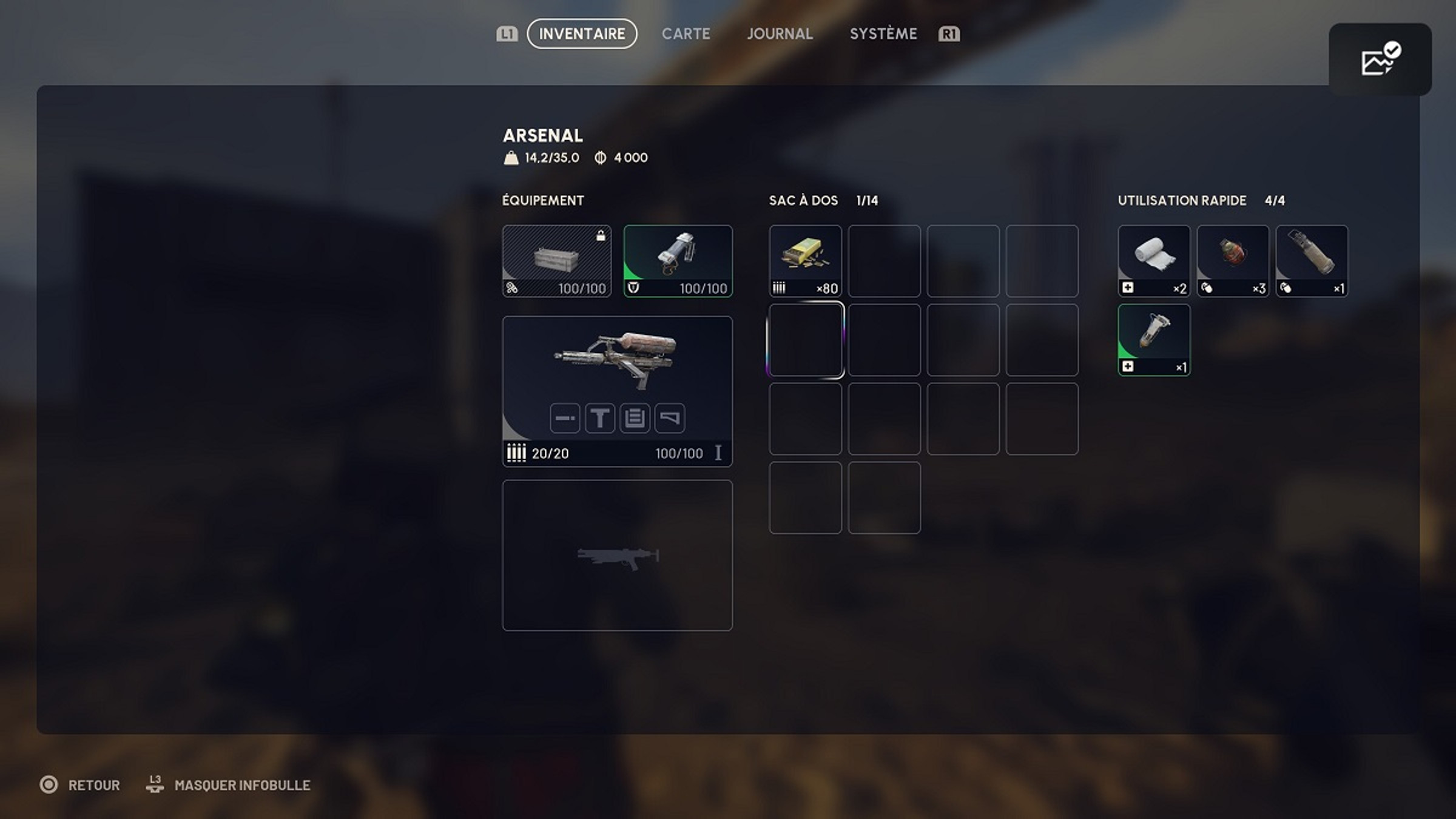Open the Journal tab
Image resolution: width=1456 pixels, height=819 pixels.
(x=780, y=34)
